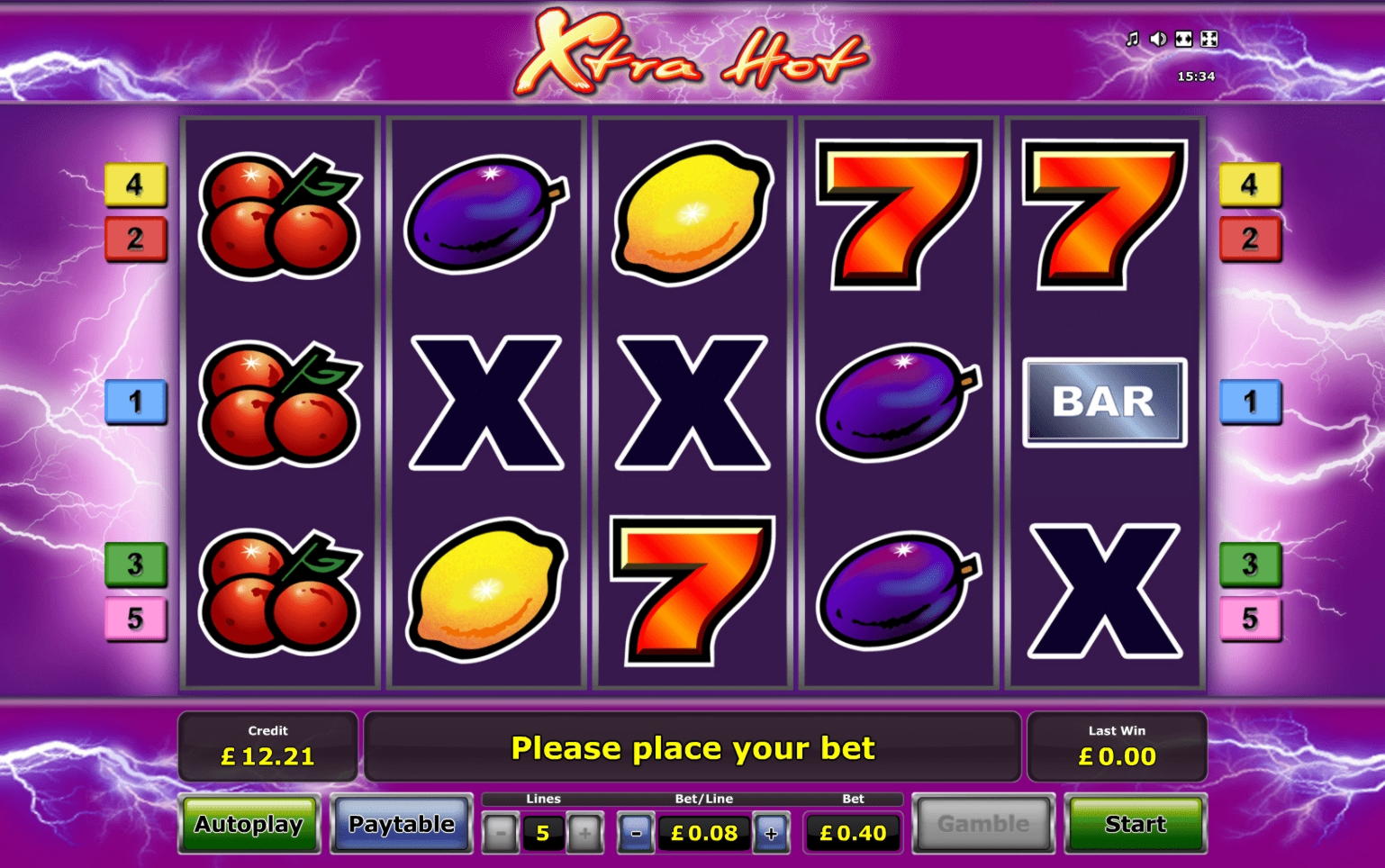Enter fullscreen with the four-arrows icon
The image size is (1385, 868).
point(1209,39)
